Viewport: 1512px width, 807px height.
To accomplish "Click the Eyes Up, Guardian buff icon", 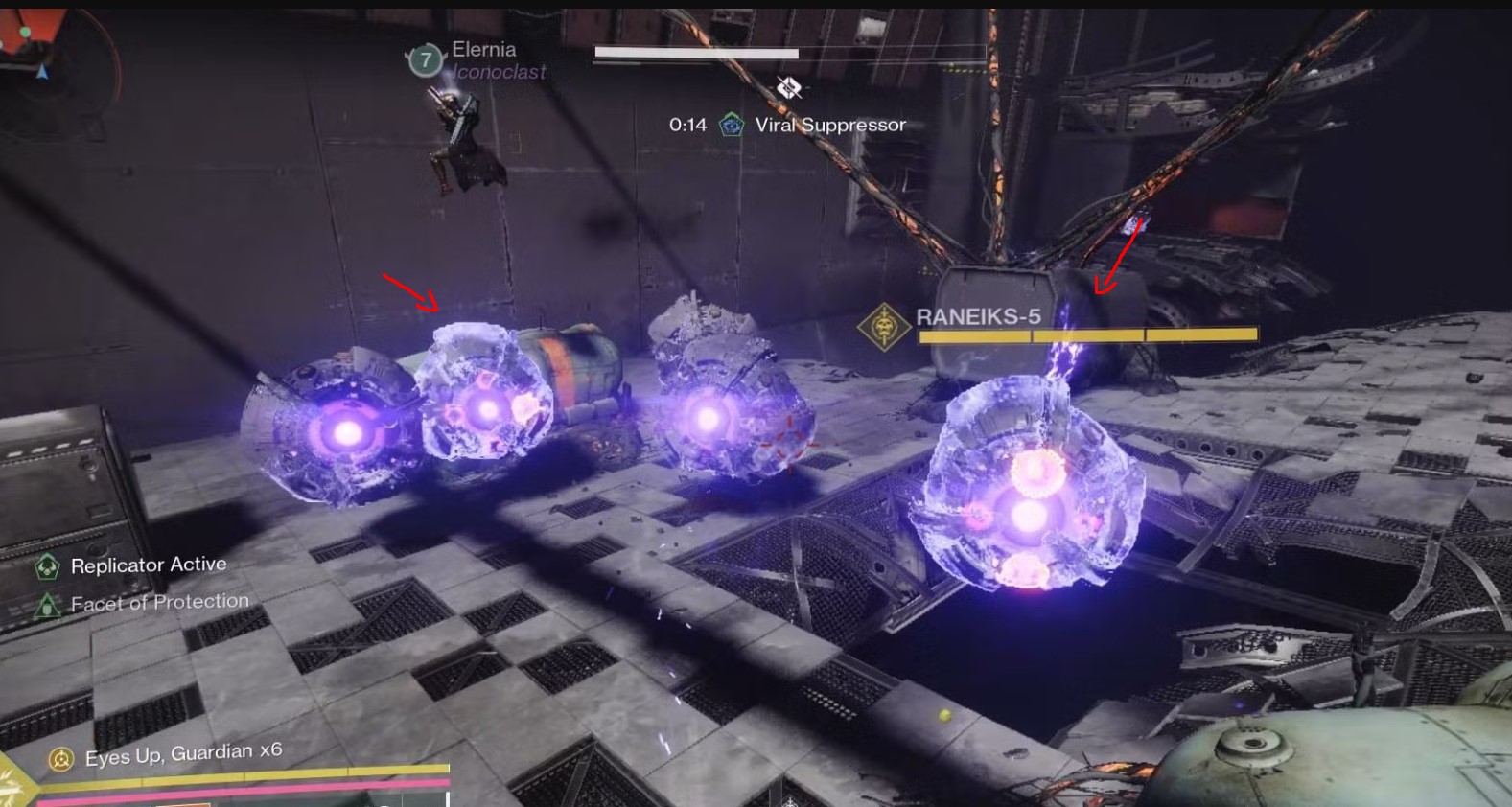I will tap(61, 759).
